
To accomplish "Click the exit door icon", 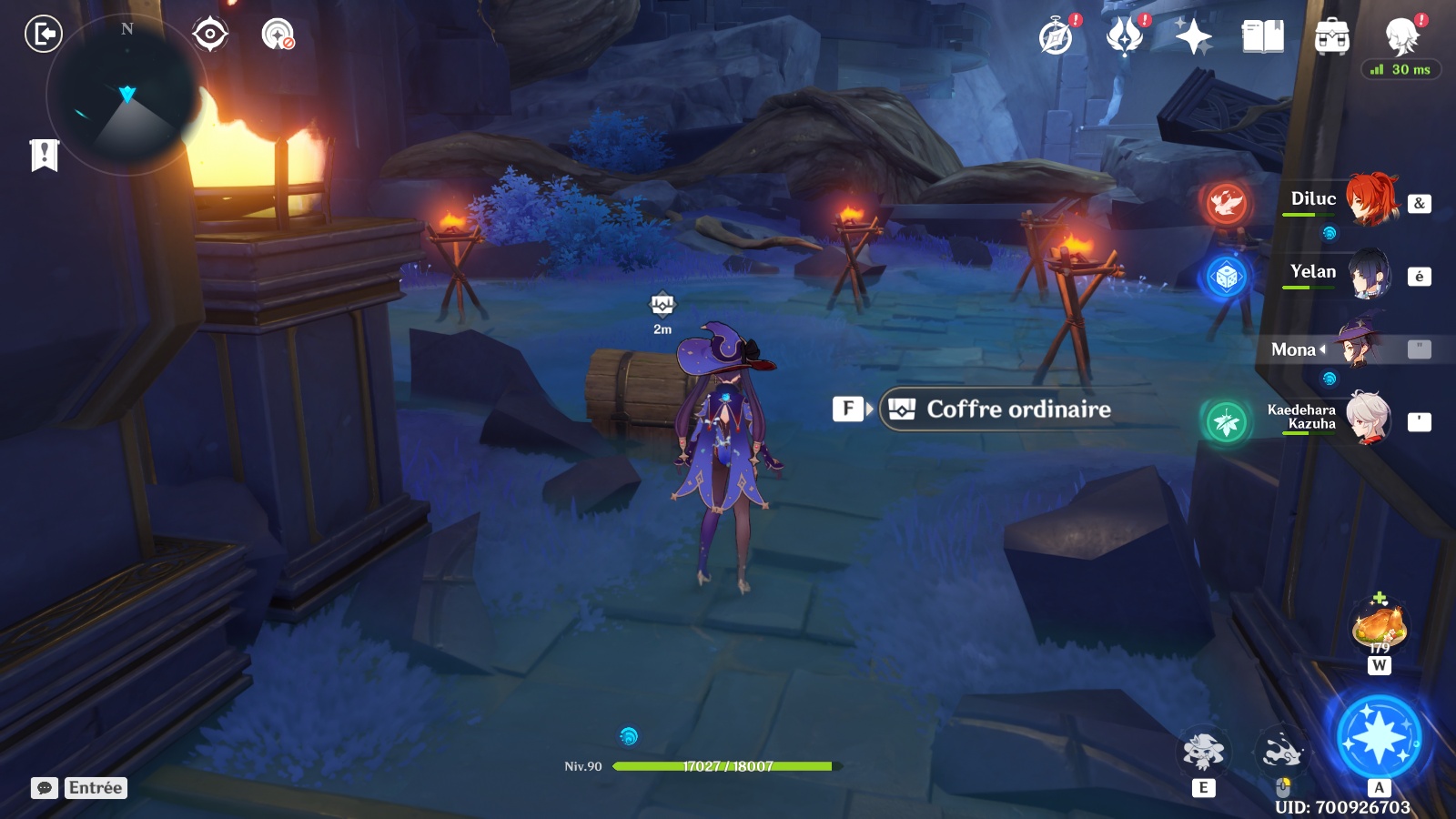I will tap(43, 35).
